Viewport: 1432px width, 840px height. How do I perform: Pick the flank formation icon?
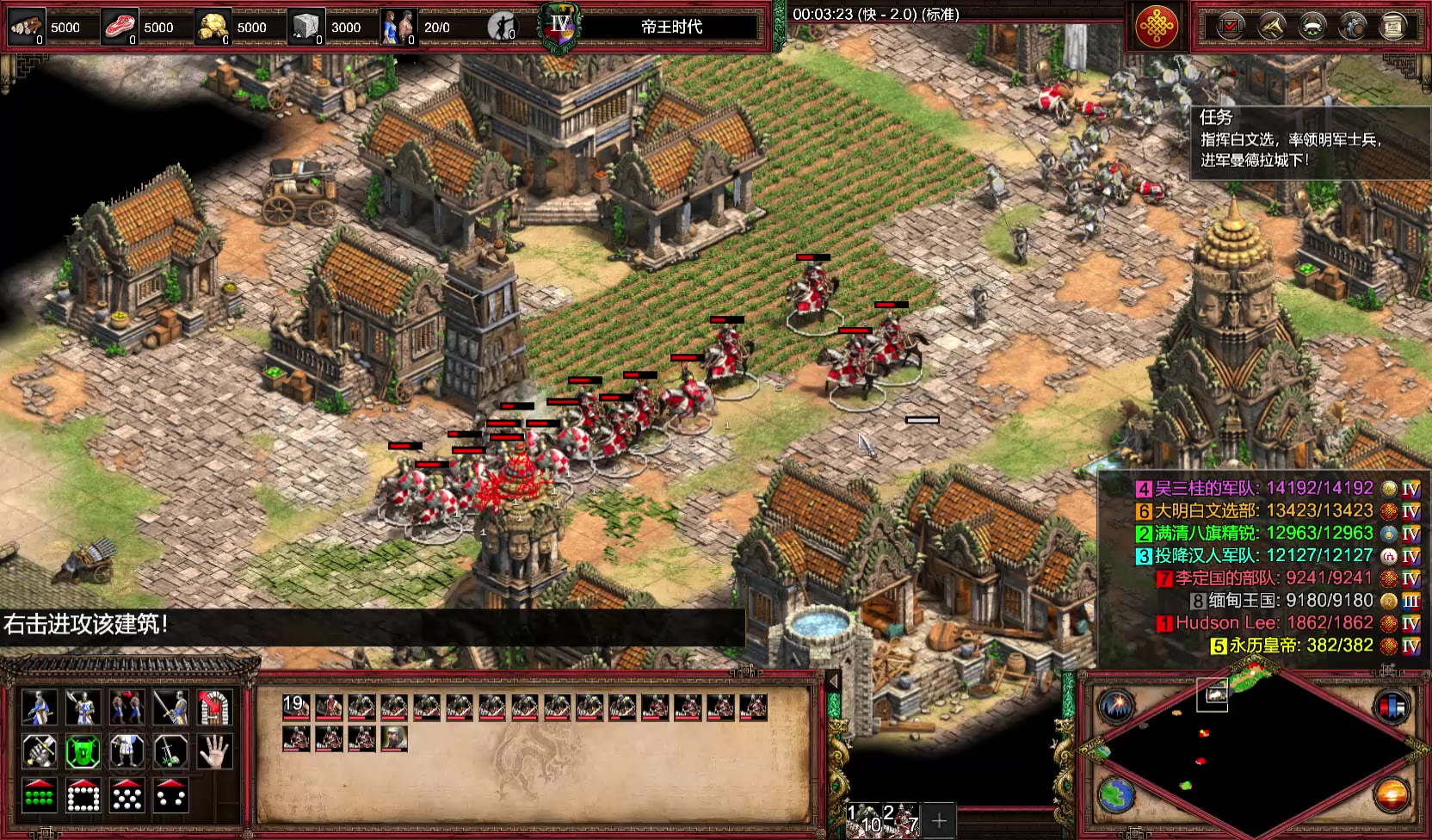point(170,796)
